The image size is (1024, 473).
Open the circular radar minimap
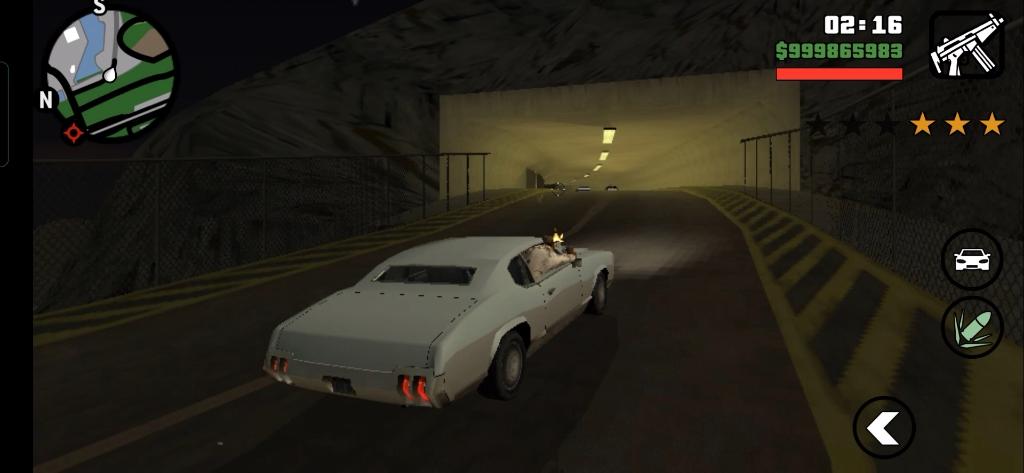(109, 75)
